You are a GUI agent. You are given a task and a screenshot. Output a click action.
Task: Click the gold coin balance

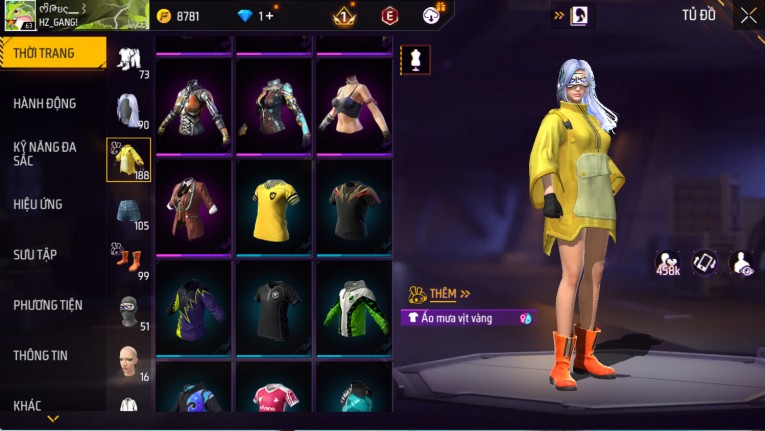click(179, 16)
